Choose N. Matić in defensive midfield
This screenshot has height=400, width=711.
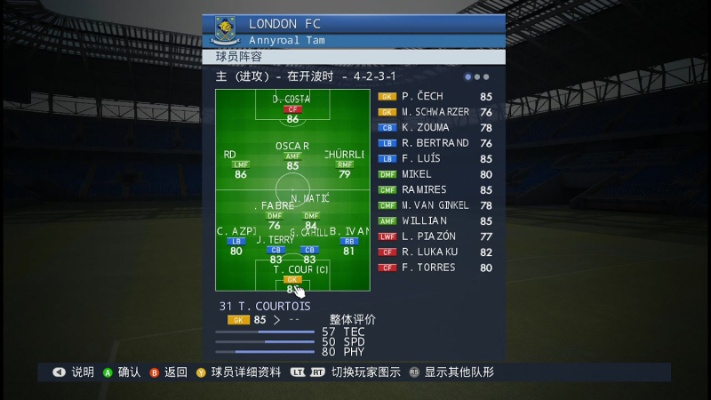pos(309,214)
